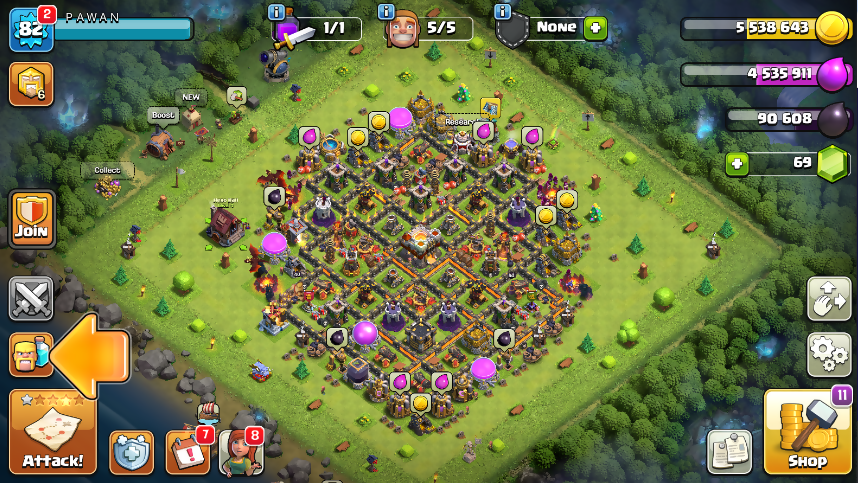
Task: Open the red-haired villager news icon
Action: pos(240,452)
